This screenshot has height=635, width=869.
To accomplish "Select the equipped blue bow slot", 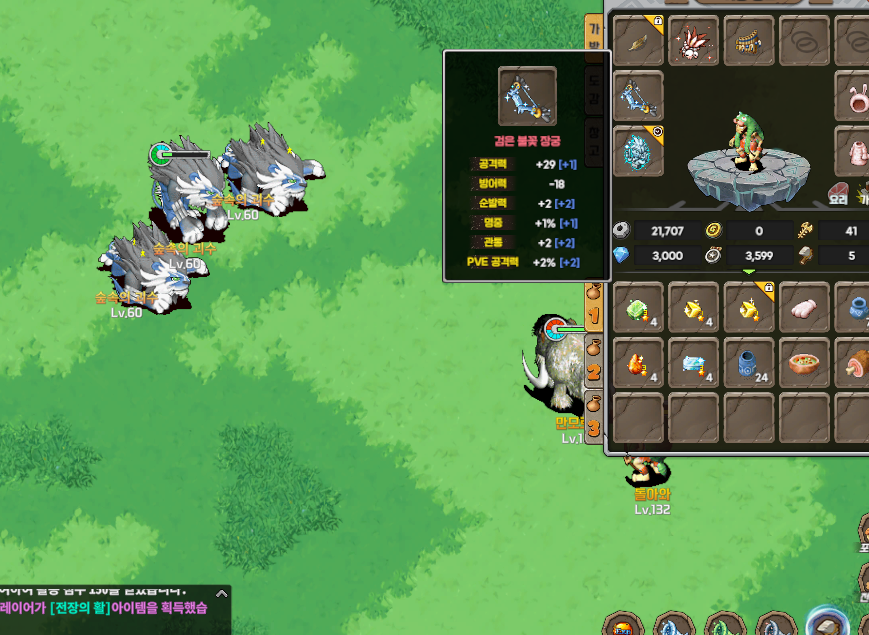I will pos(638,97).
